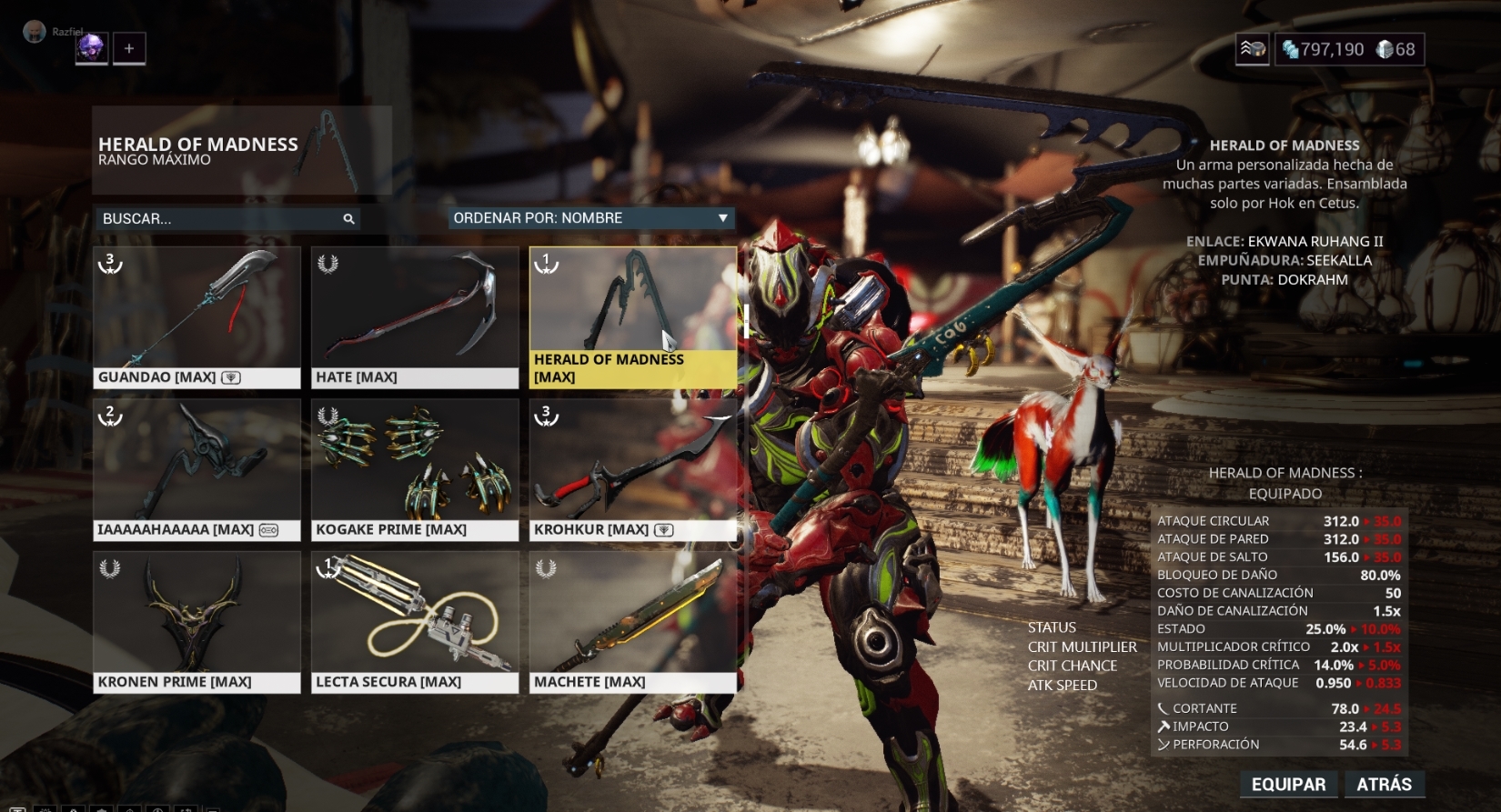Click the Buscar search field
Viewport: 1501px width, 812px height.
point(218,219)
